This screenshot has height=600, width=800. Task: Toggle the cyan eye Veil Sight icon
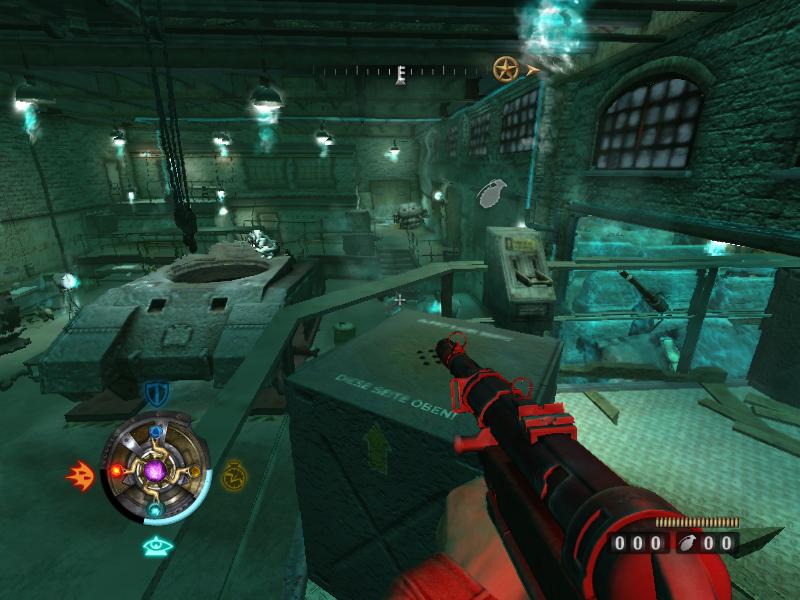pyautogui.click(x=154, y=545)
